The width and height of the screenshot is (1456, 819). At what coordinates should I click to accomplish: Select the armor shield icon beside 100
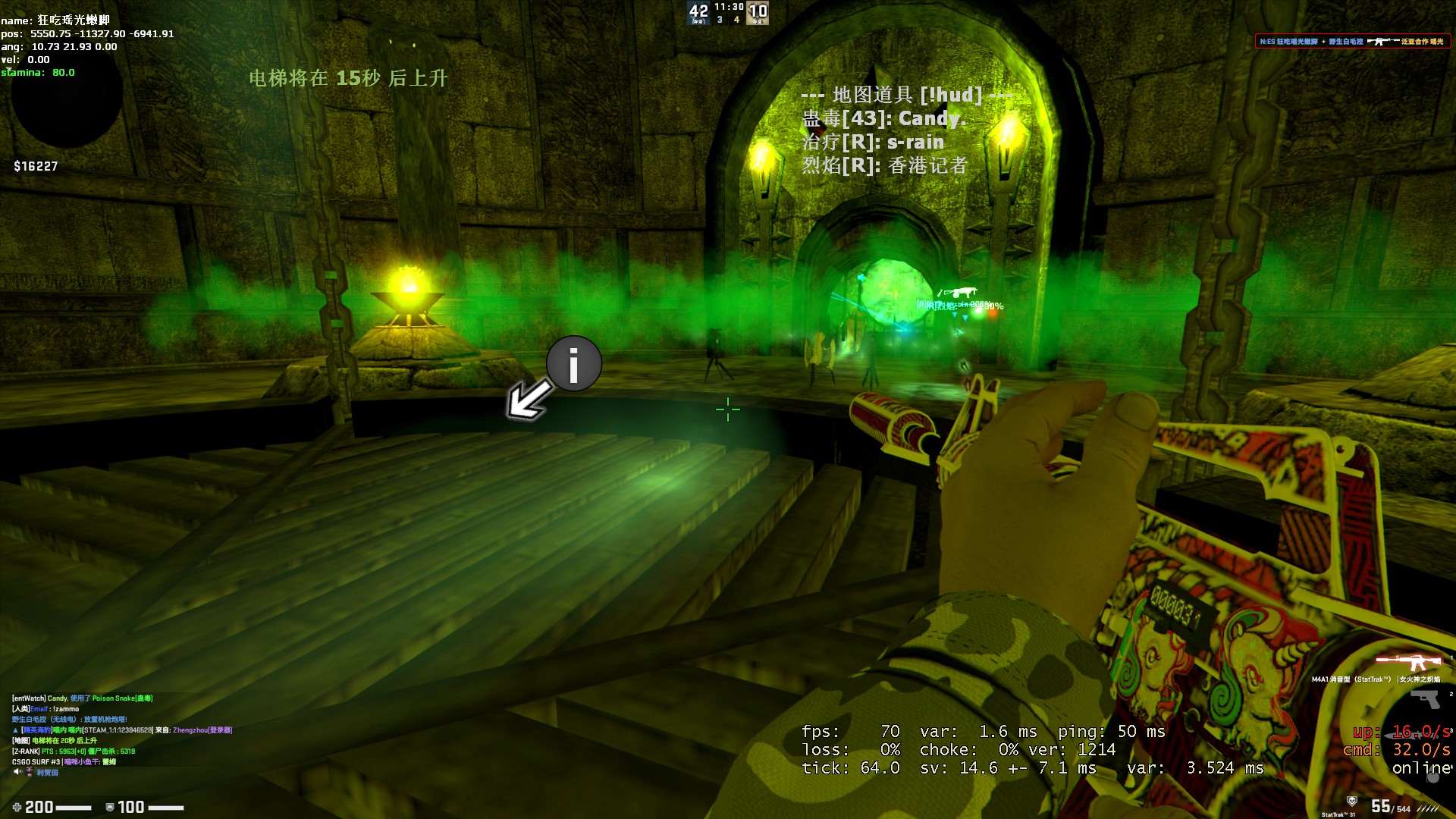point(111,807)
